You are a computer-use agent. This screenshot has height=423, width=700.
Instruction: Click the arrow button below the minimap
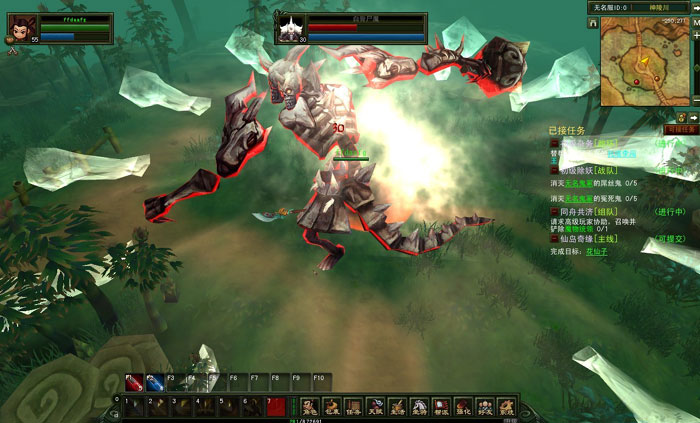[694, 117]
